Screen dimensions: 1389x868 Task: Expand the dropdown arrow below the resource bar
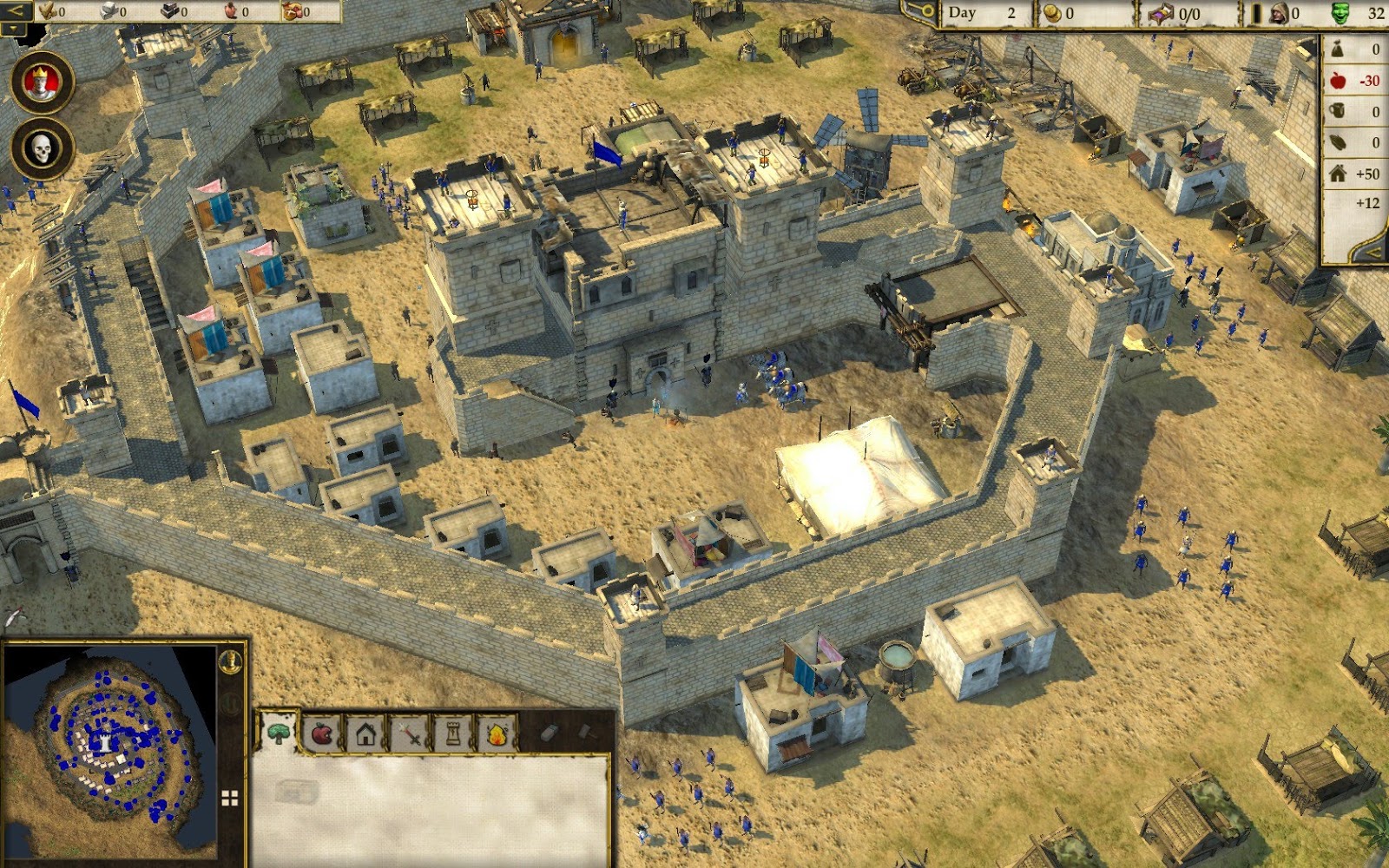point(12,30)
